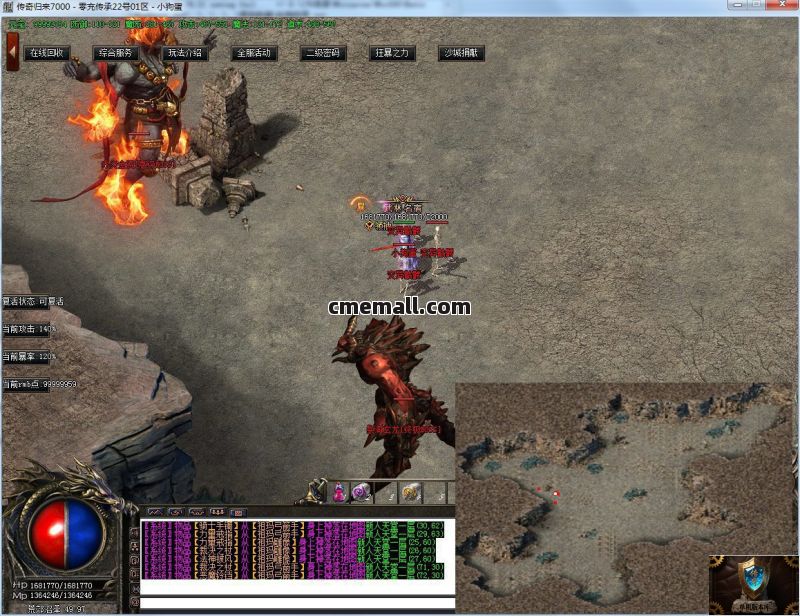Screen dimensions: 800x616
Task: Open the 综合服务 menu
Action: [117, 53]
